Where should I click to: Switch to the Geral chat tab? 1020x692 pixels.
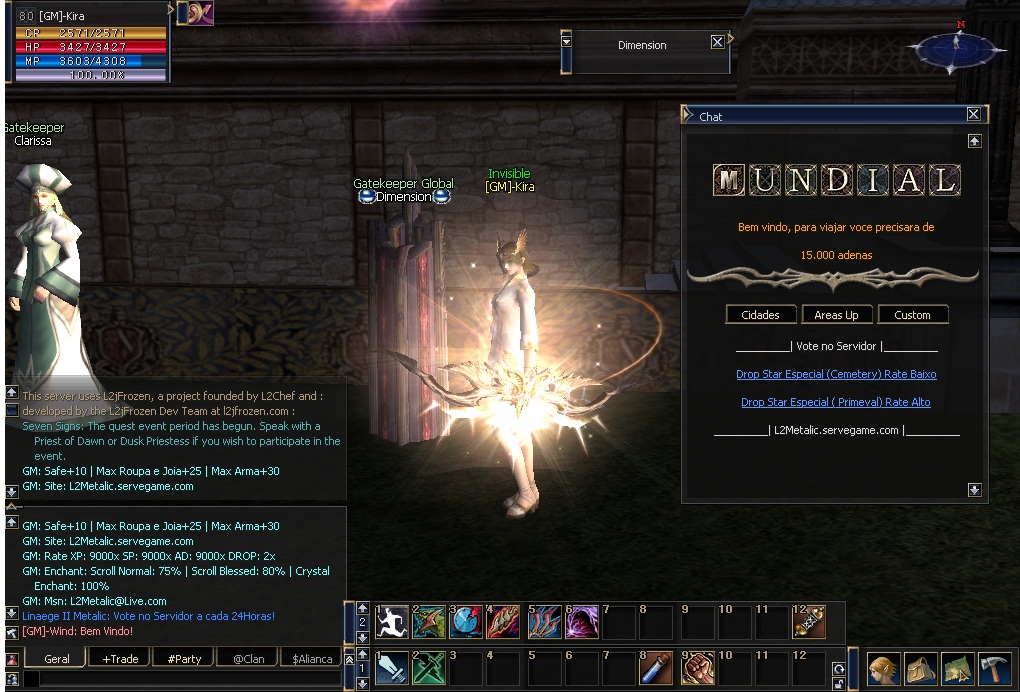point(57,659)
